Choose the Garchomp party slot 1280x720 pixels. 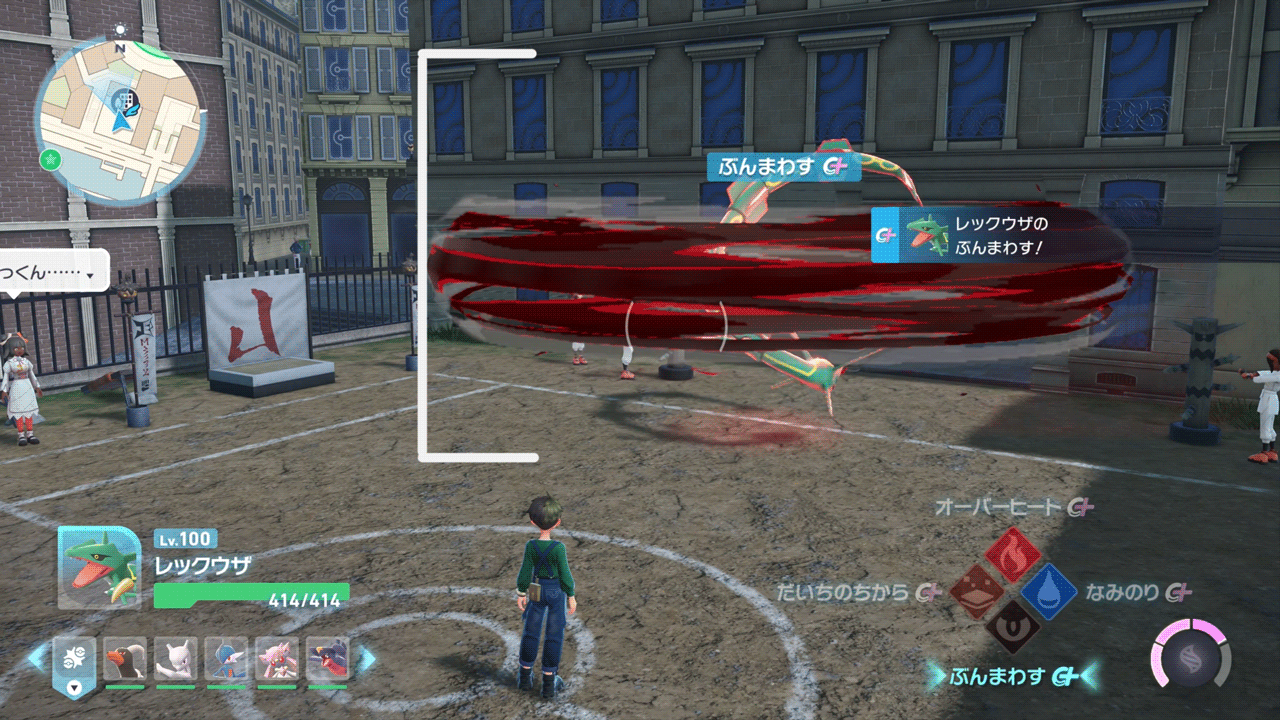tap(328, 659)
